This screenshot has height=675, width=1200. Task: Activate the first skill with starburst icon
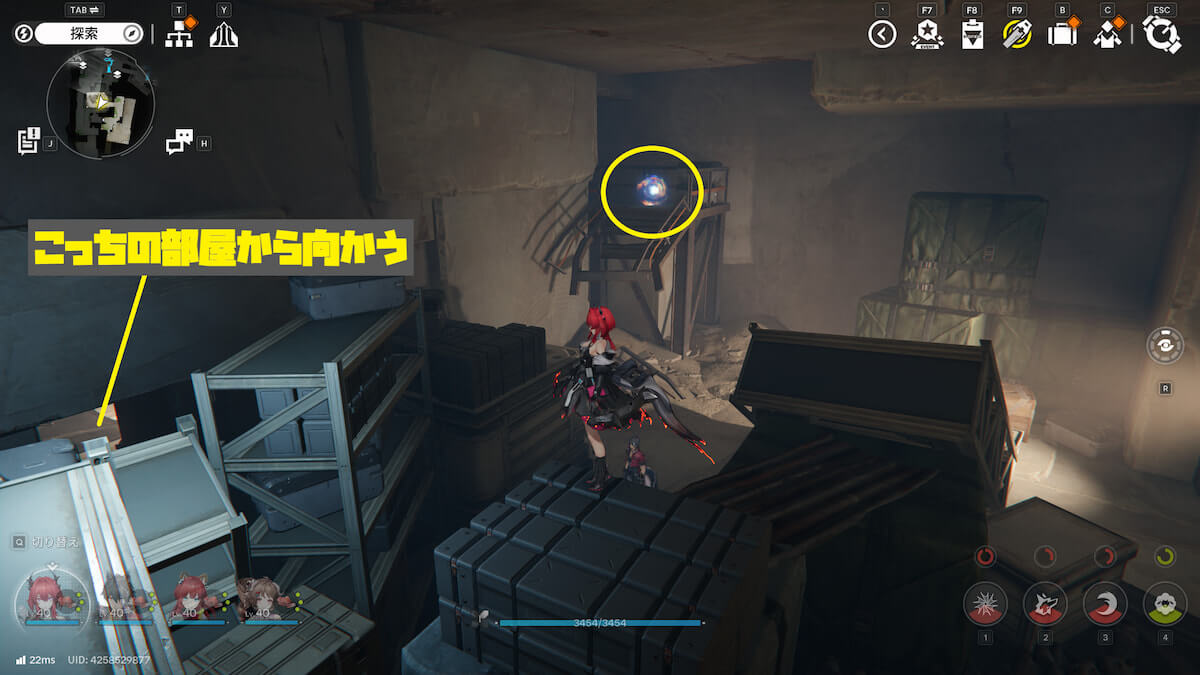pyautogui.click(x=985, y=603)
